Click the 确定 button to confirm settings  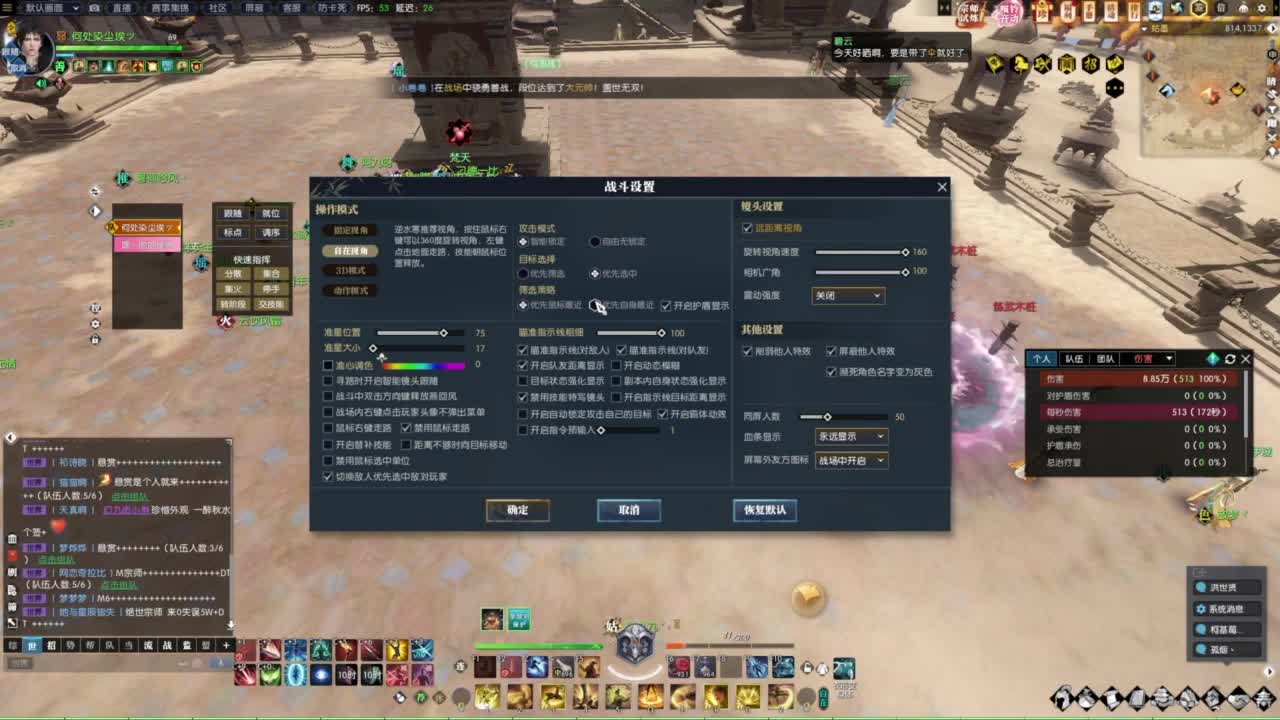517,510
